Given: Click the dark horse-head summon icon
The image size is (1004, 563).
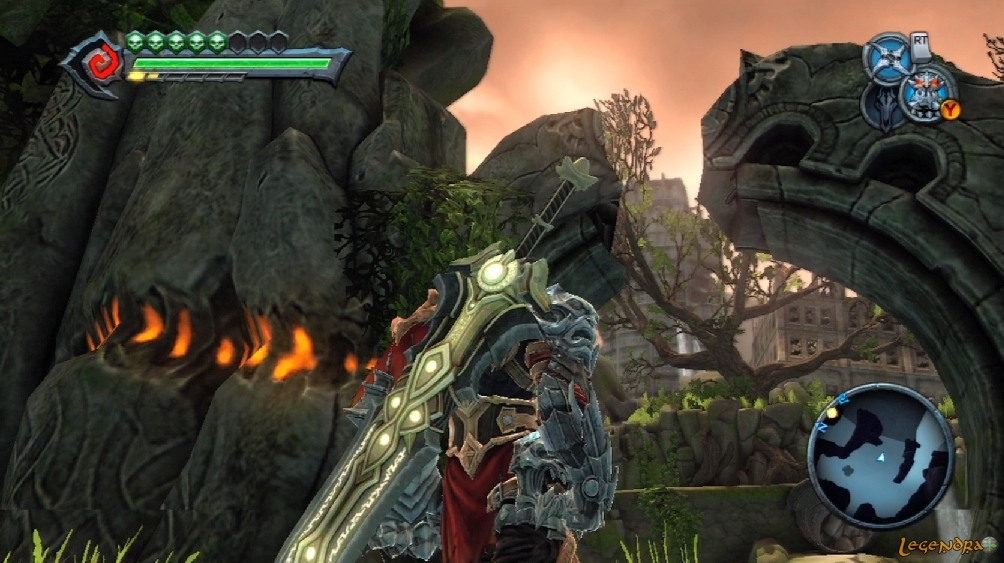Looking at the screenshot, I should [883, 106].
